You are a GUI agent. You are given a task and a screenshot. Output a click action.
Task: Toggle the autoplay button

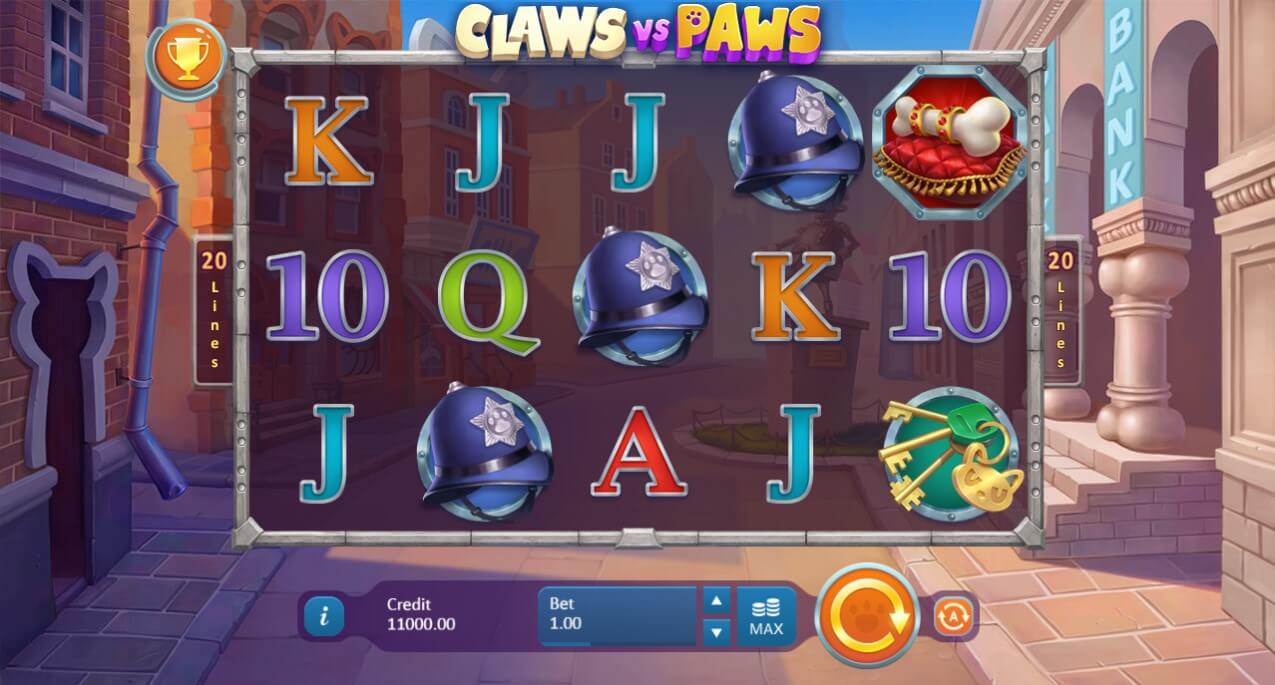(953, 617)
